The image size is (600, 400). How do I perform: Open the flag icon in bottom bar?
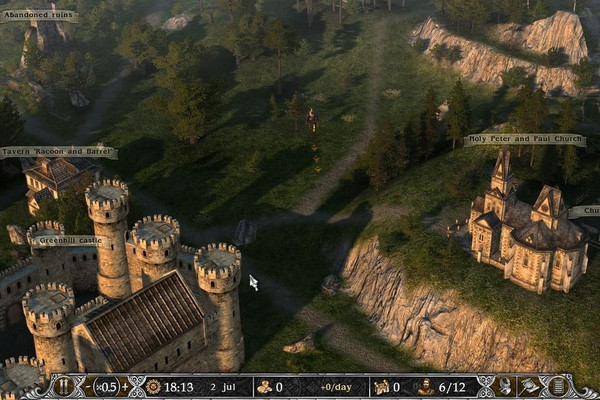[530, 387]
